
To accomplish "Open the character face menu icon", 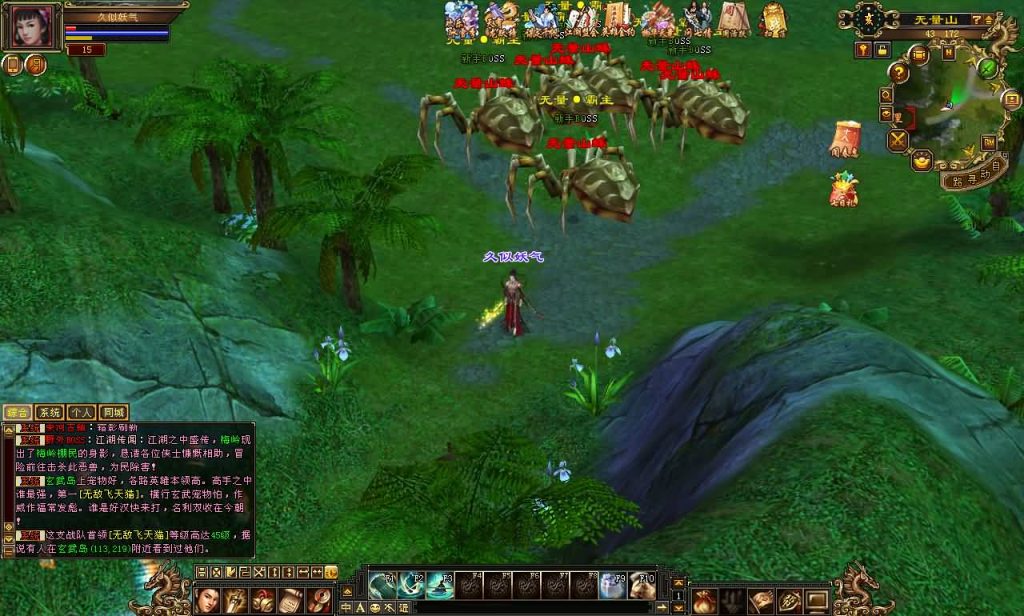I will coord(207,600).
